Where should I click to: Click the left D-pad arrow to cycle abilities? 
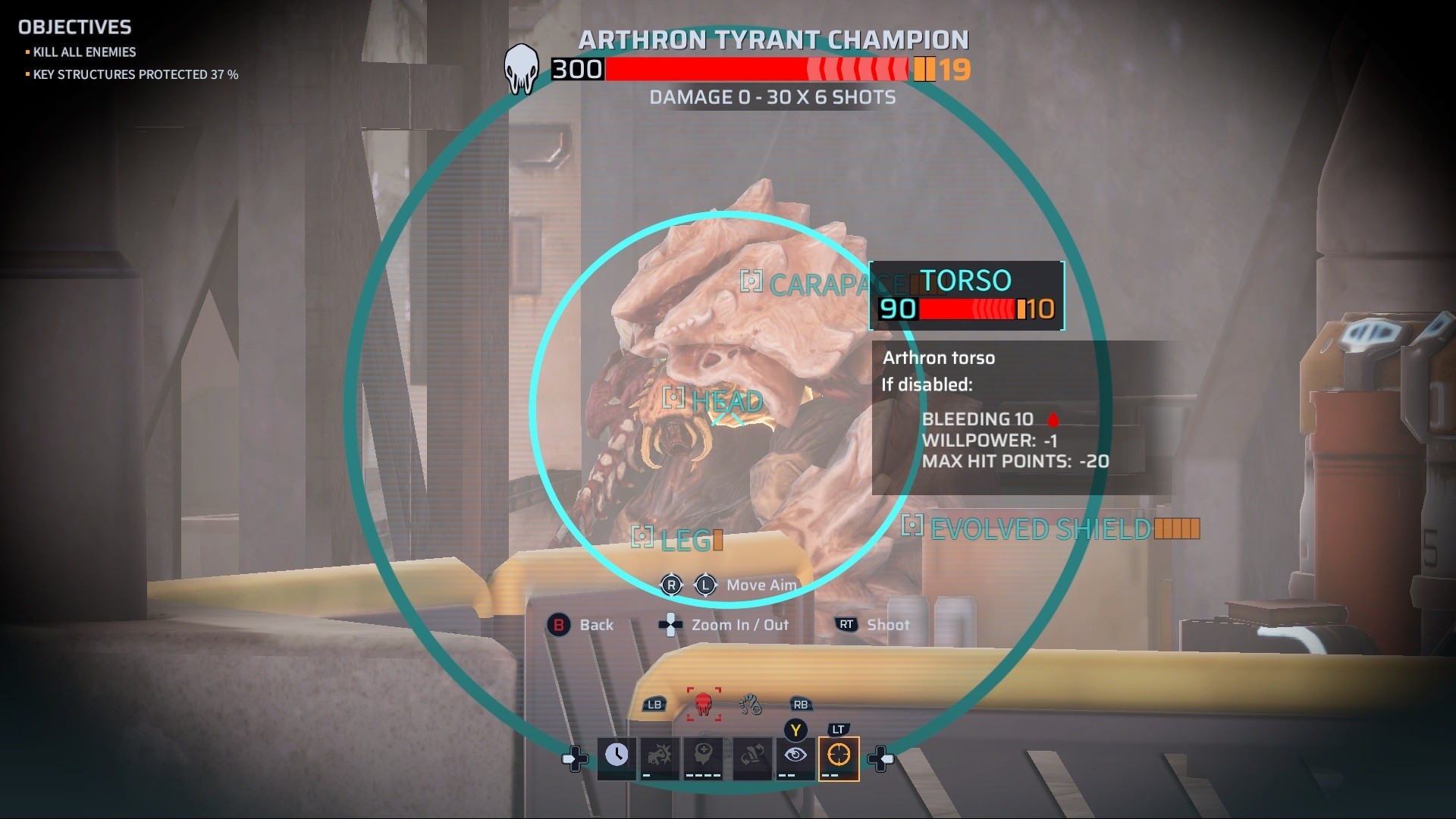pos(575,758)
